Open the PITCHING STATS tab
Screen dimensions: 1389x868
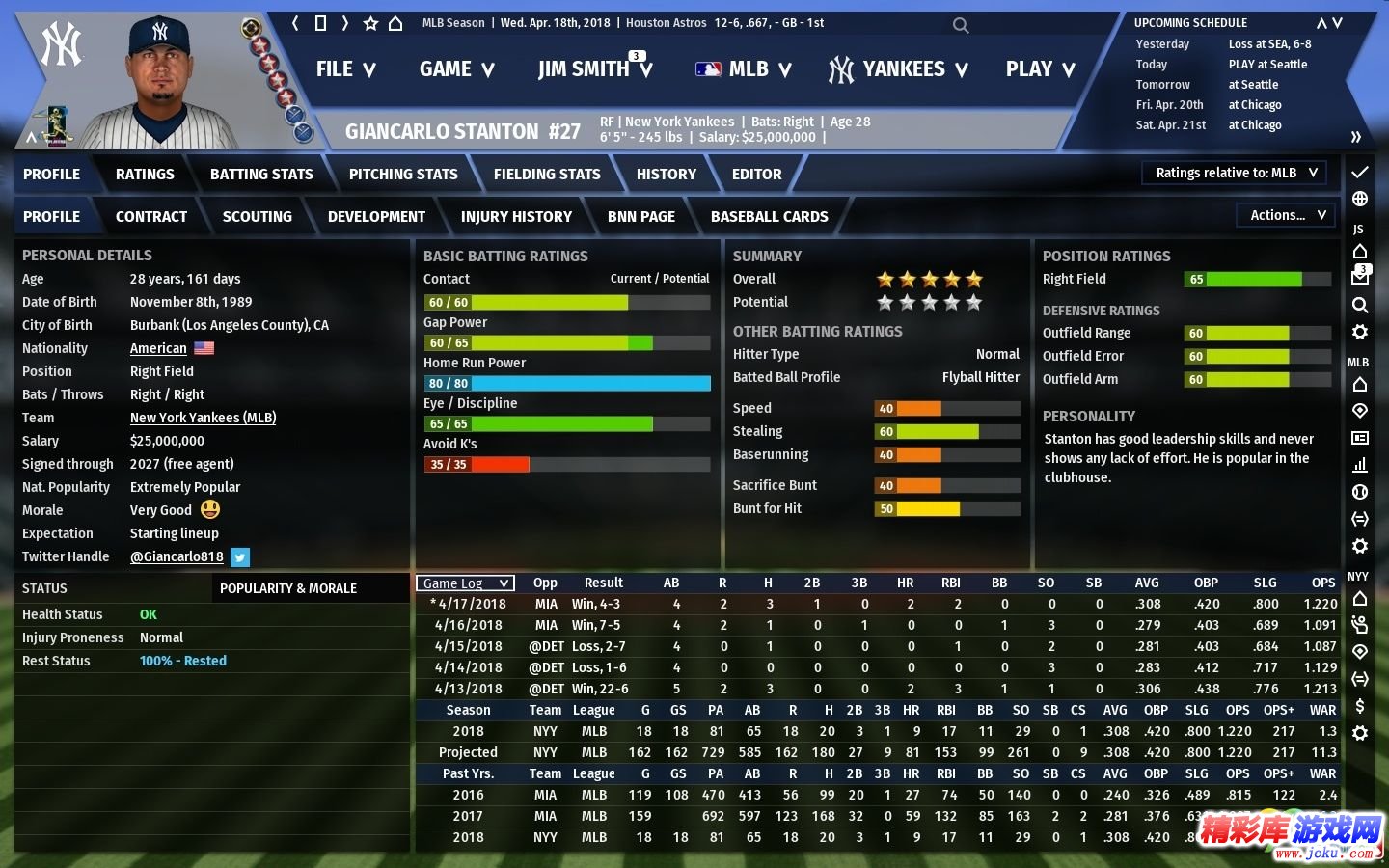tap(403, 175)
